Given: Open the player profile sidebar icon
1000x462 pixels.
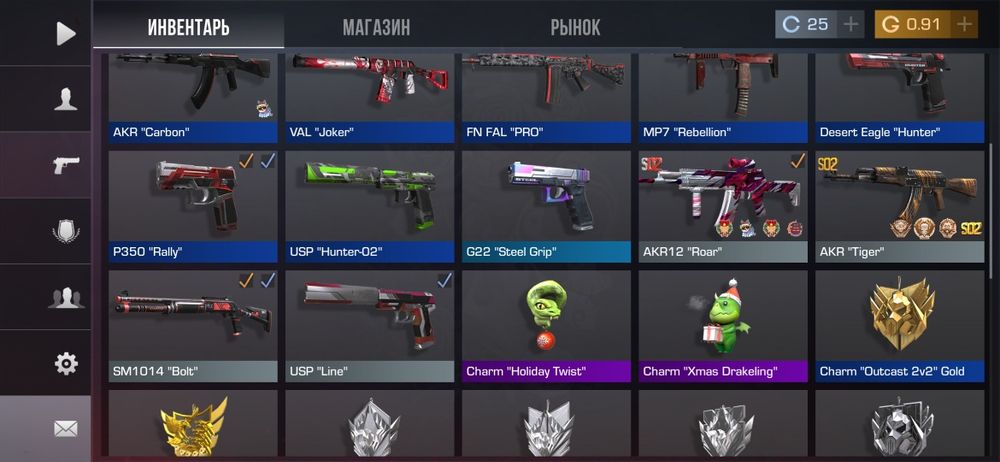Looking at the screenshot, I should tap(65, 99).
